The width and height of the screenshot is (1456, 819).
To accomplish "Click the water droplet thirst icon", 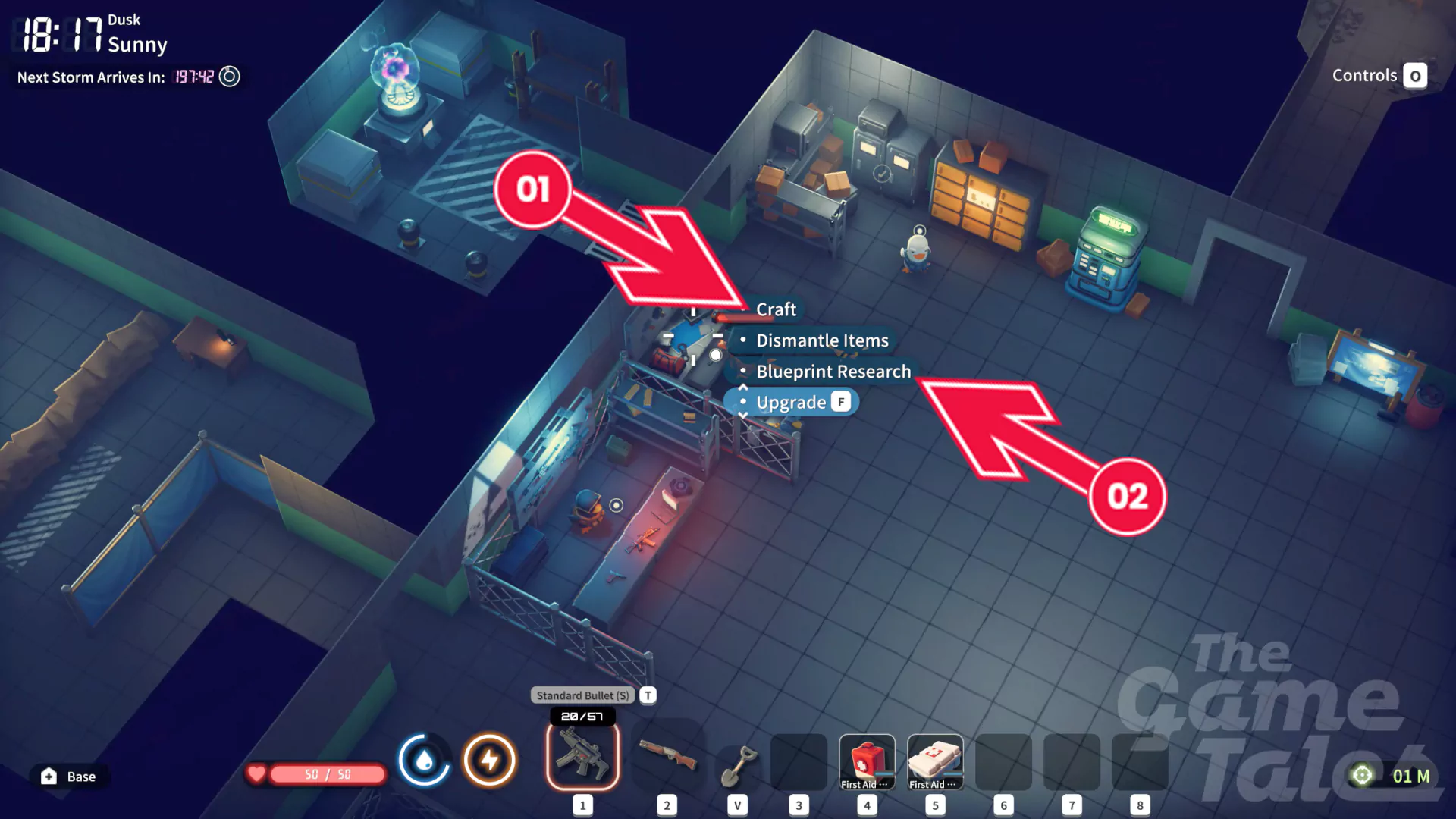I will click(x=424, y=759).
